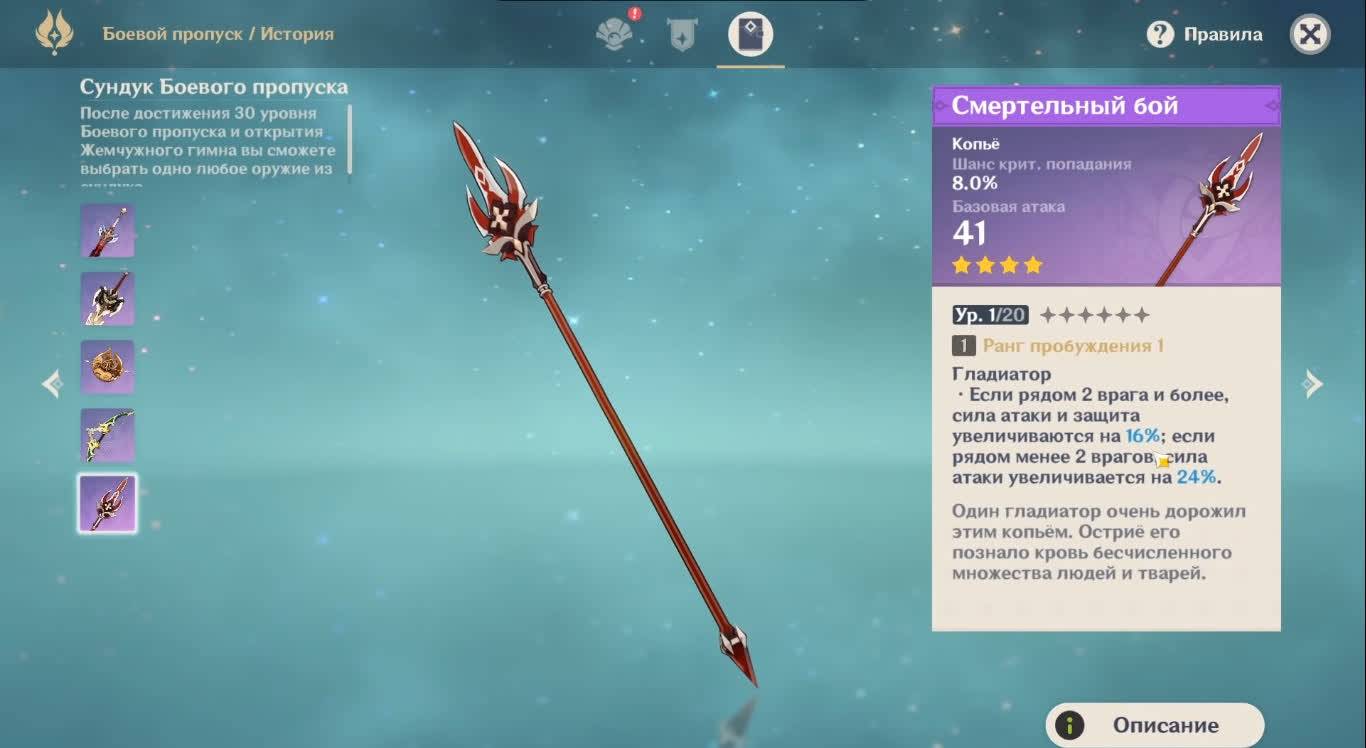
Task: Click the Описание button
Action: (1155, 725)
